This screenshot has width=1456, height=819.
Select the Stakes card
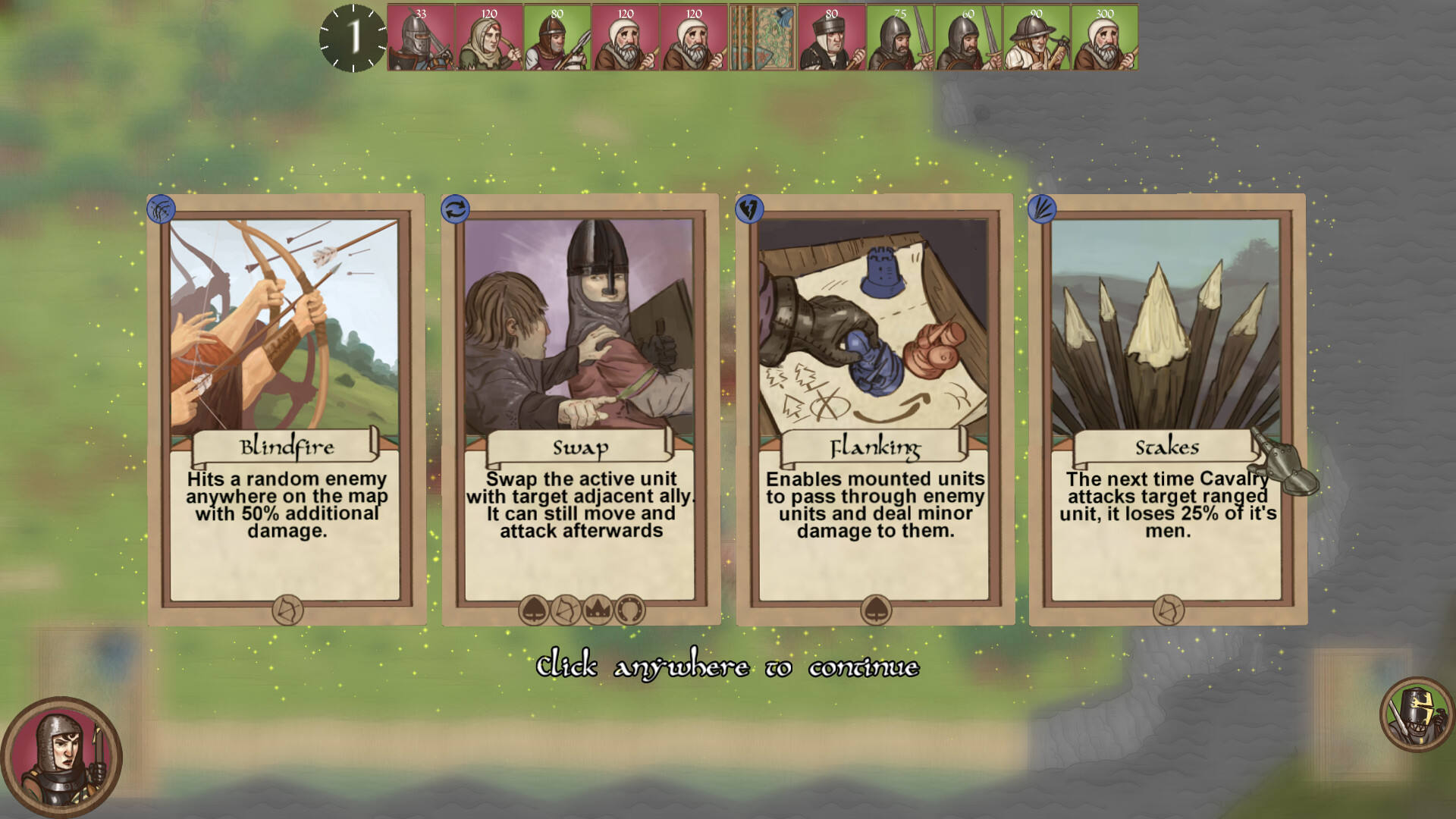click(x=1167, y=409)
